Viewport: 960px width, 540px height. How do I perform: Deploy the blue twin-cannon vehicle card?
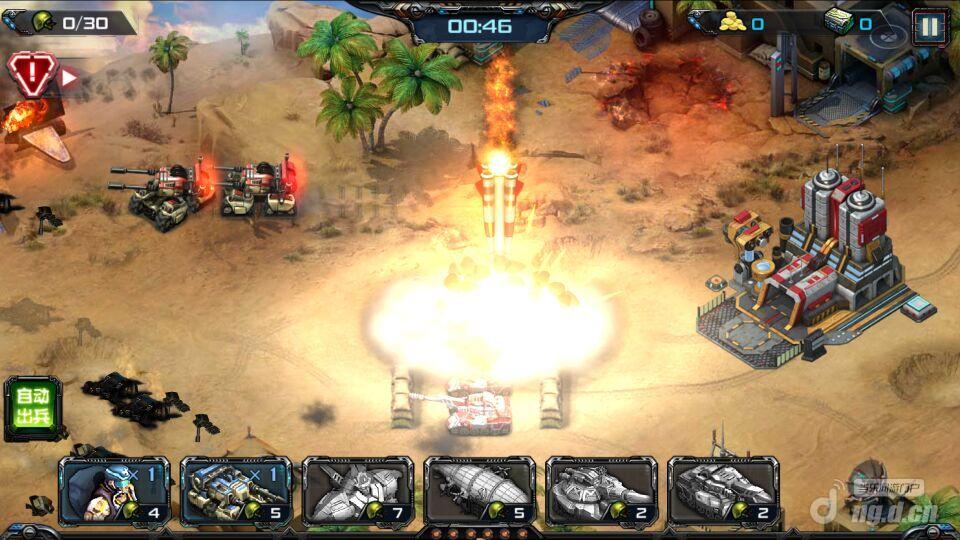coord(235,490)
